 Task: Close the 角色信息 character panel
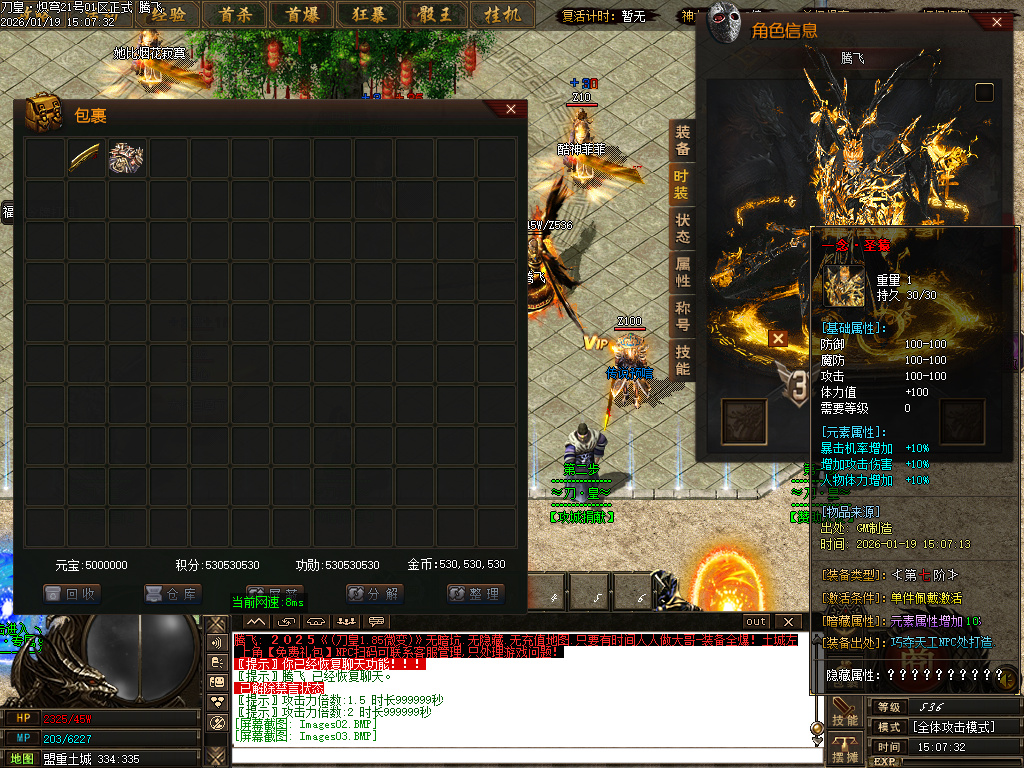point(996,22)
